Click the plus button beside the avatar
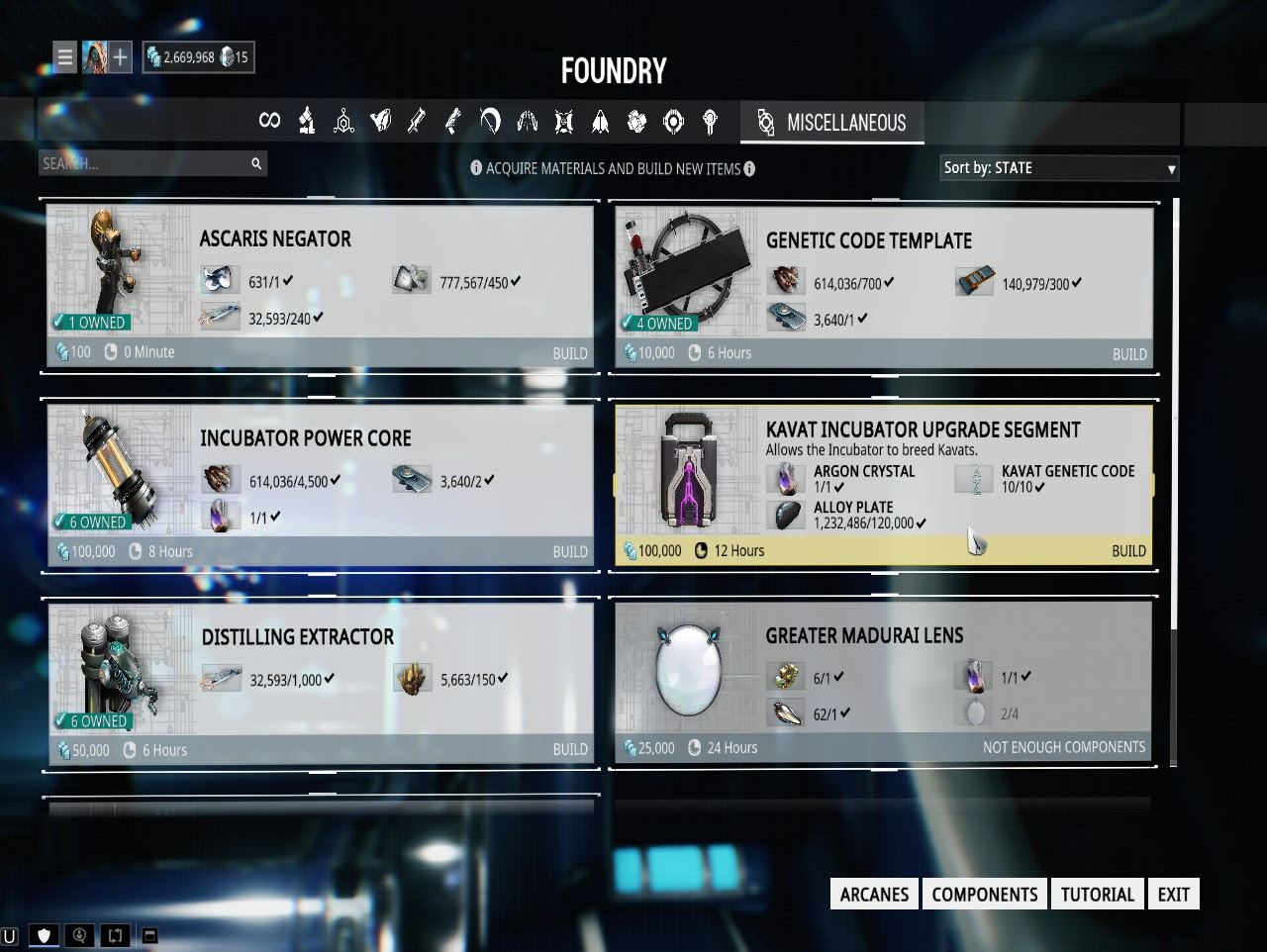This screenshot has width=1267, height=952. coord(120,57)
